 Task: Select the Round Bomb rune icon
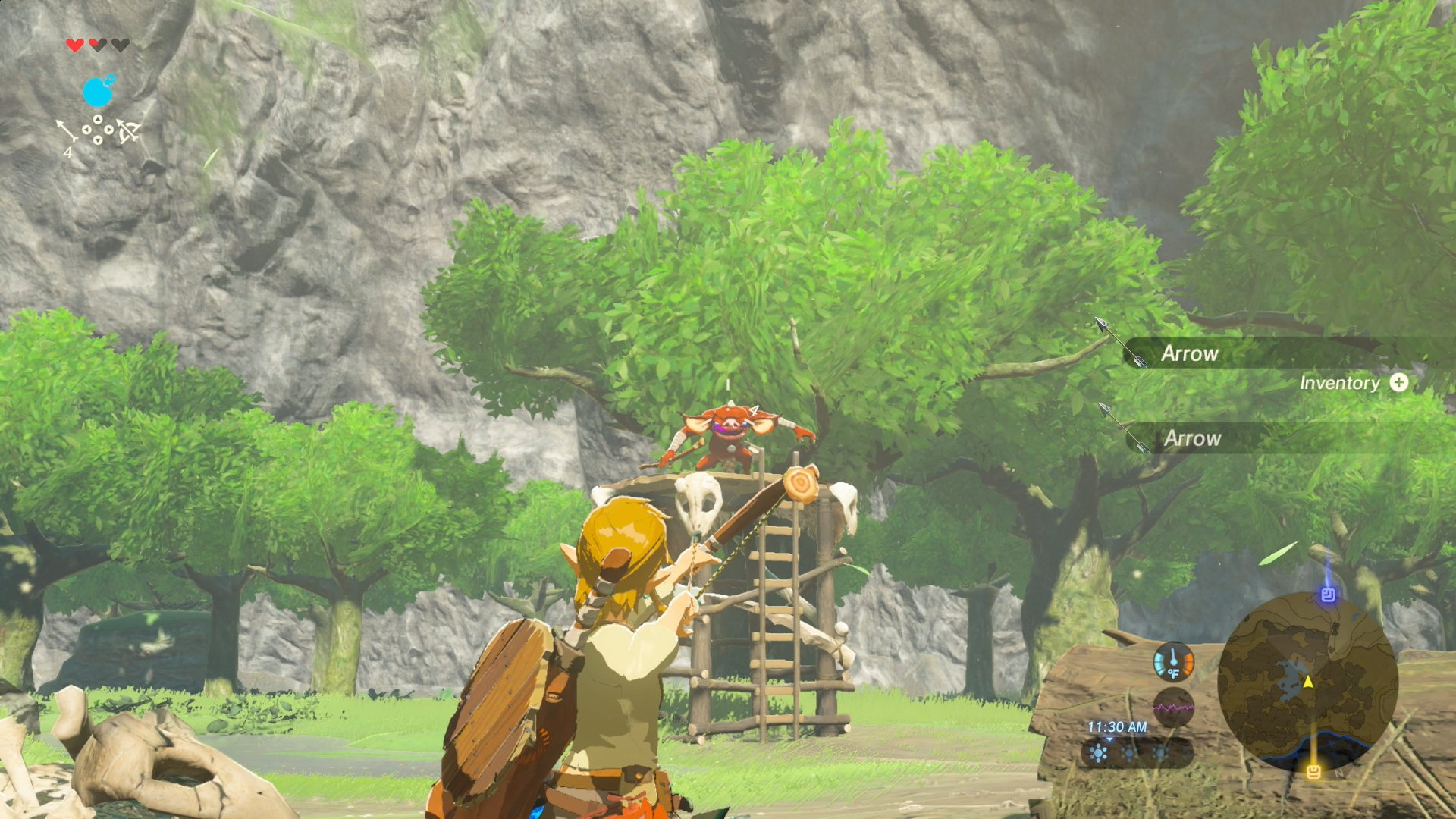tap(99, 92)
